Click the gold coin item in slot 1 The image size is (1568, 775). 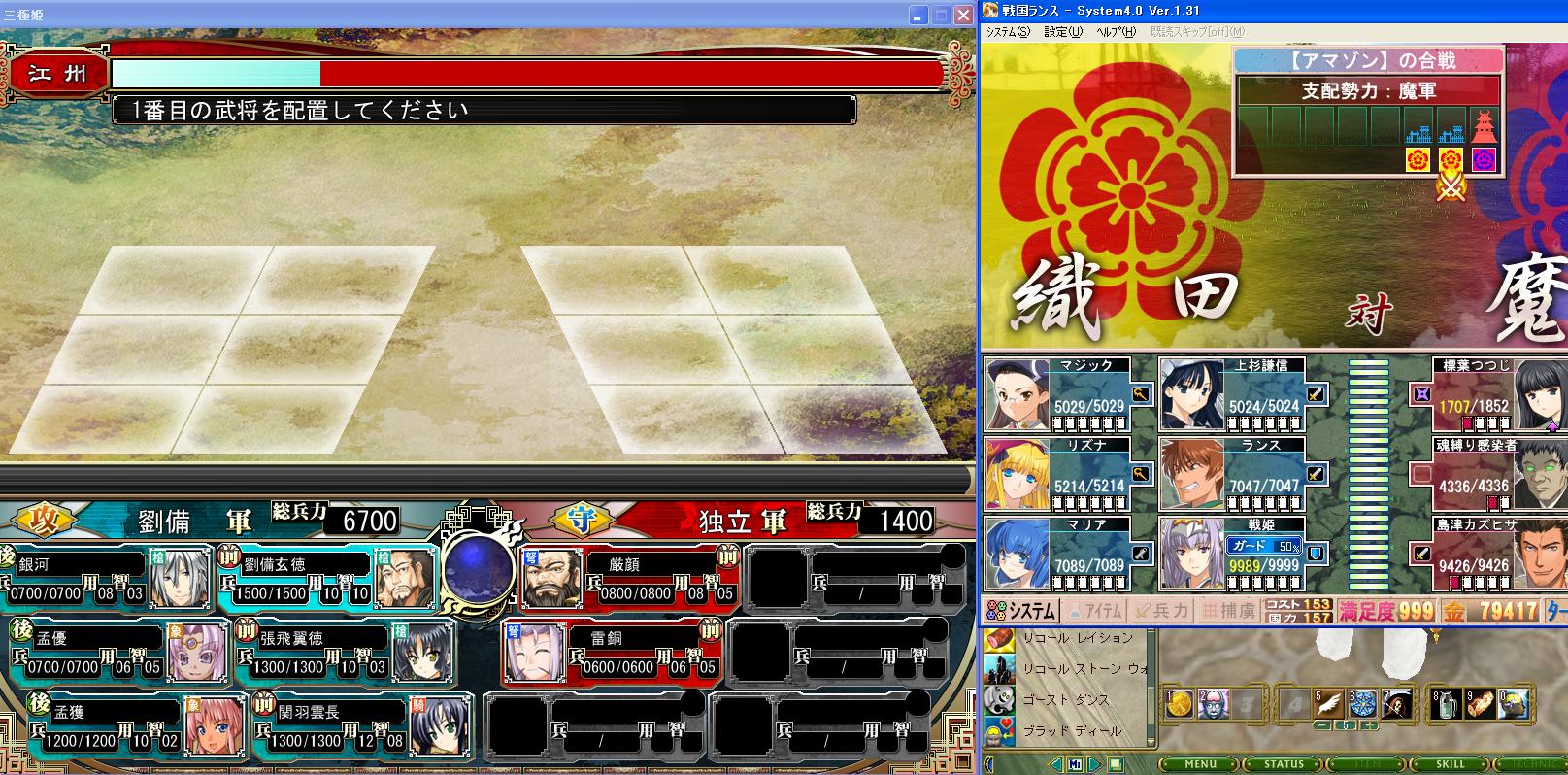click(x=1181, y=702)
